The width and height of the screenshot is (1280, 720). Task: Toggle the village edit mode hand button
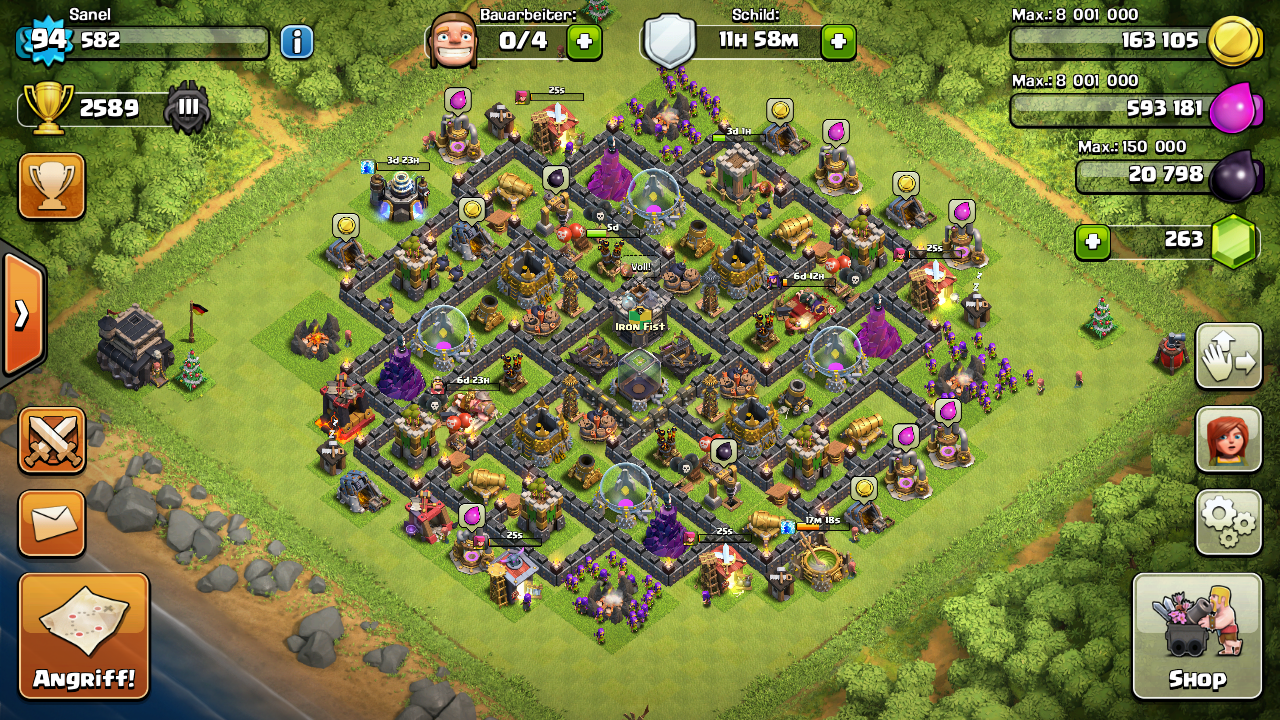coord(1229,356)
